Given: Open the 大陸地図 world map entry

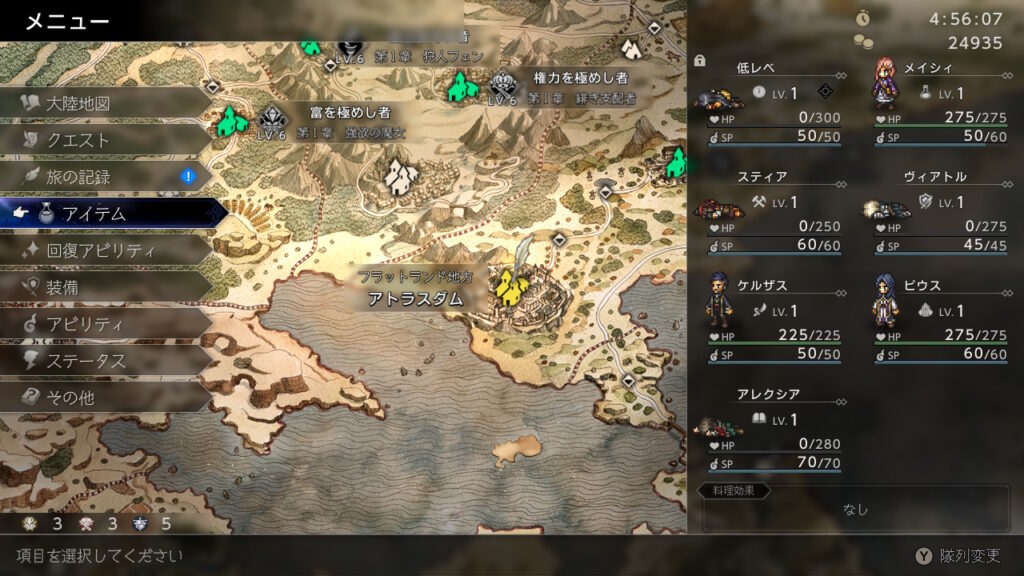Looking at the screenshot, I should point(78,103).
